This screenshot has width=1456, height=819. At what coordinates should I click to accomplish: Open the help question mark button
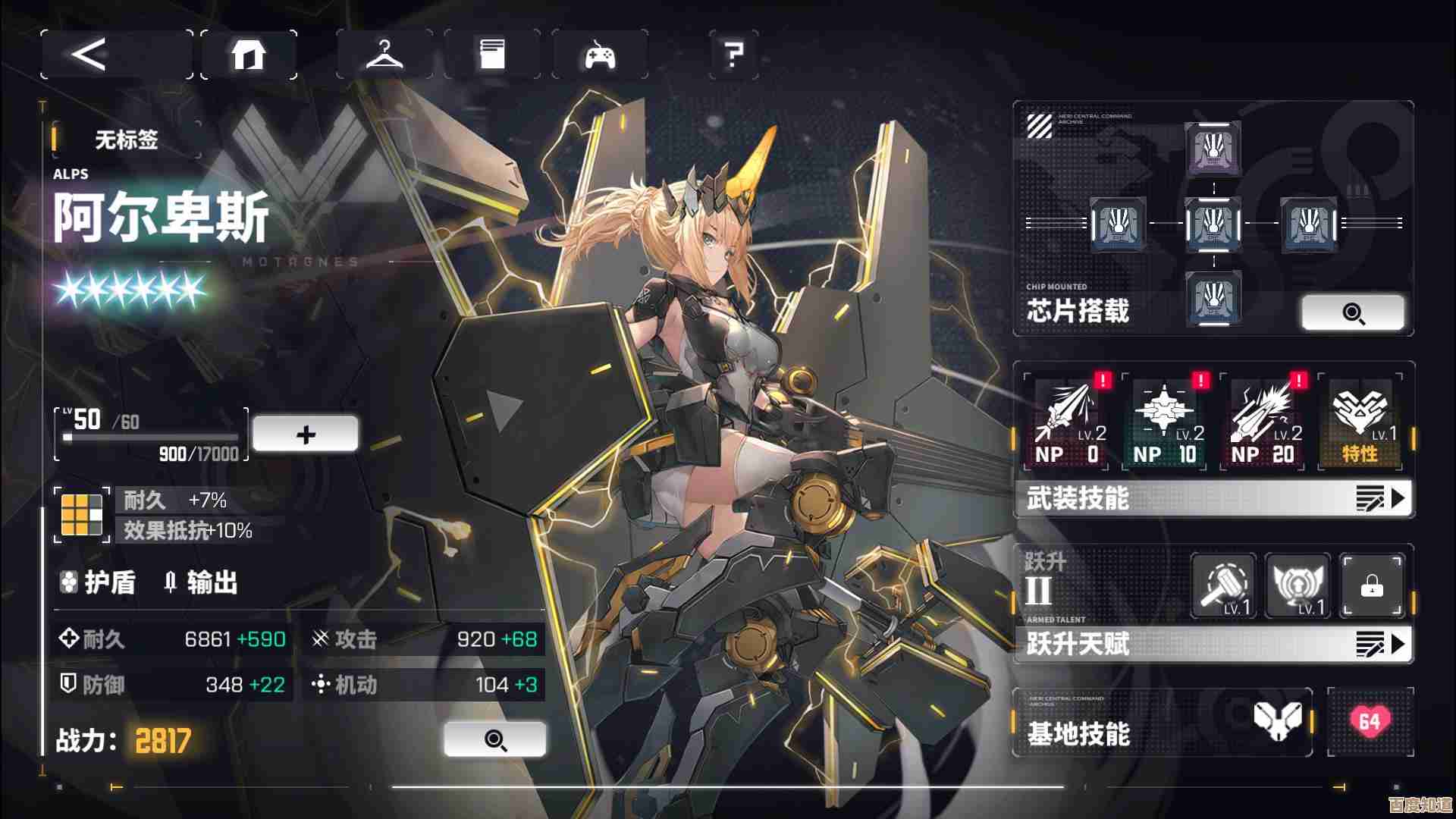click(x=730, y=55)
